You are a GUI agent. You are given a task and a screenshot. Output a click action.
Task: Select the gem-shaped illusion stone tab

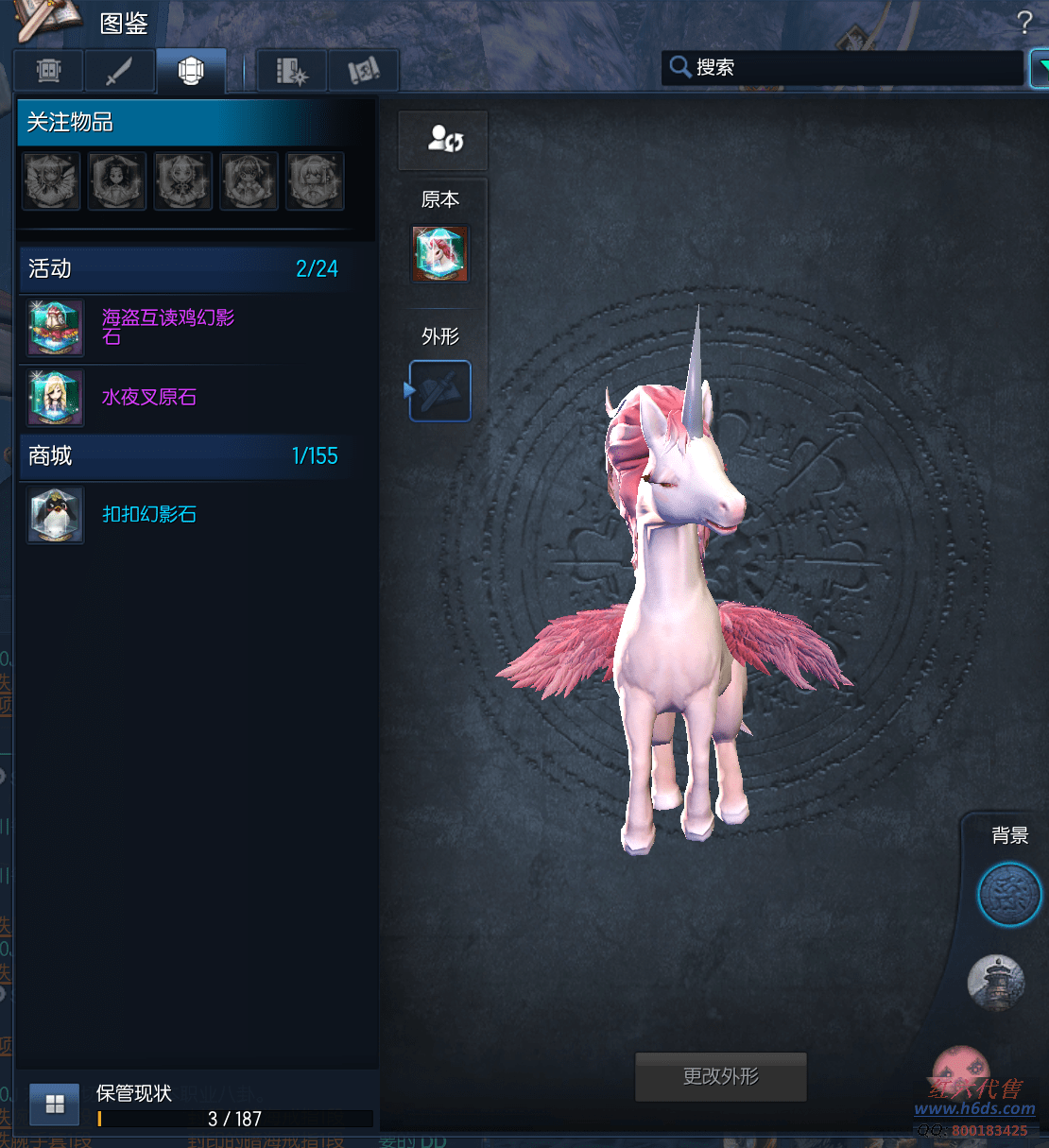[191, 71]
